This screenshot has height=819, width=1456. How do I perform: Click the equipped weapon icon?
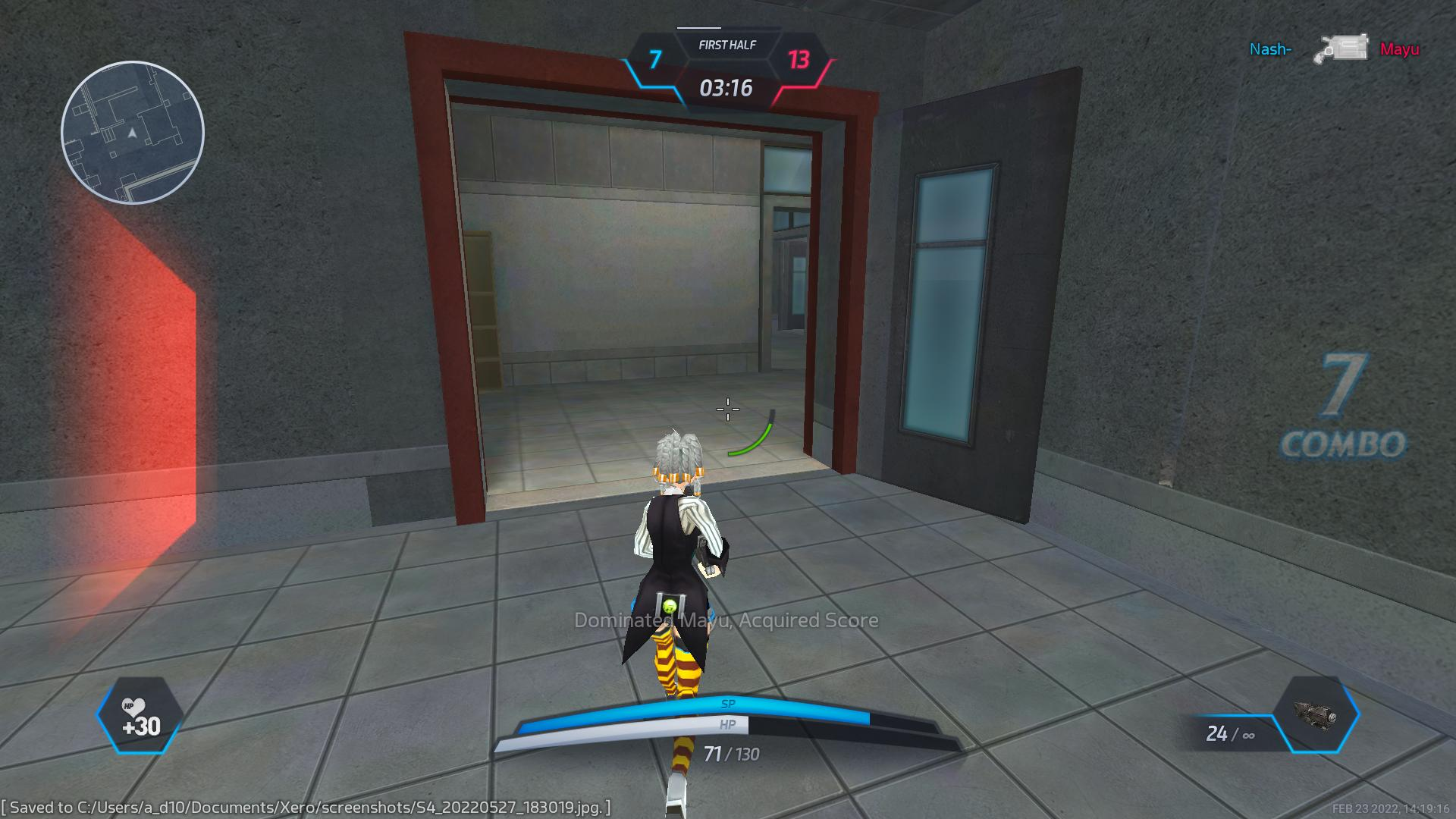[x=1316, y=714]
